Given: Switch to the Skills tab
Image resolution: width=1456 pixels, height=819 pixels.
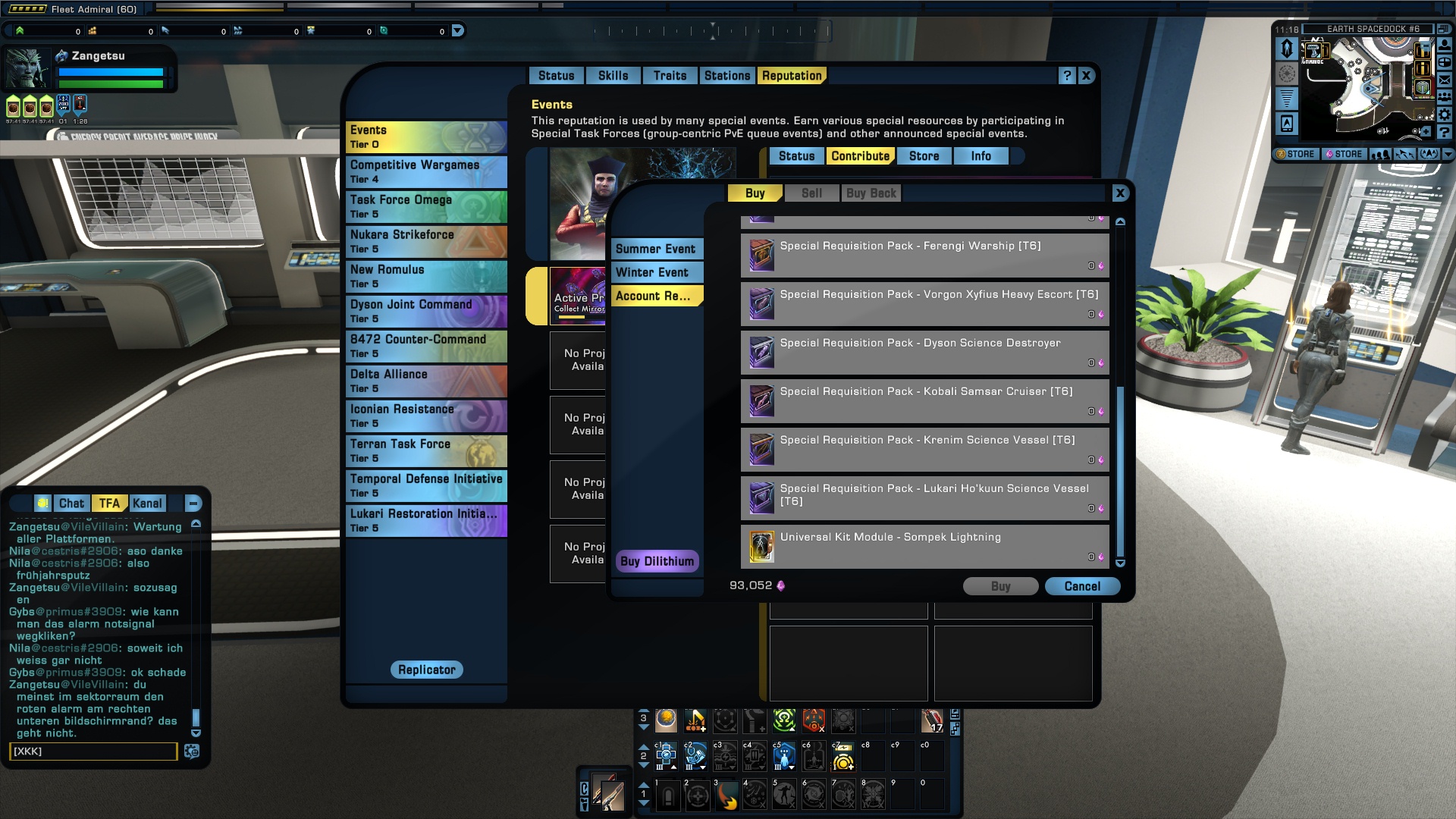Looking at the screenshot, I should (x=613, y=76).
